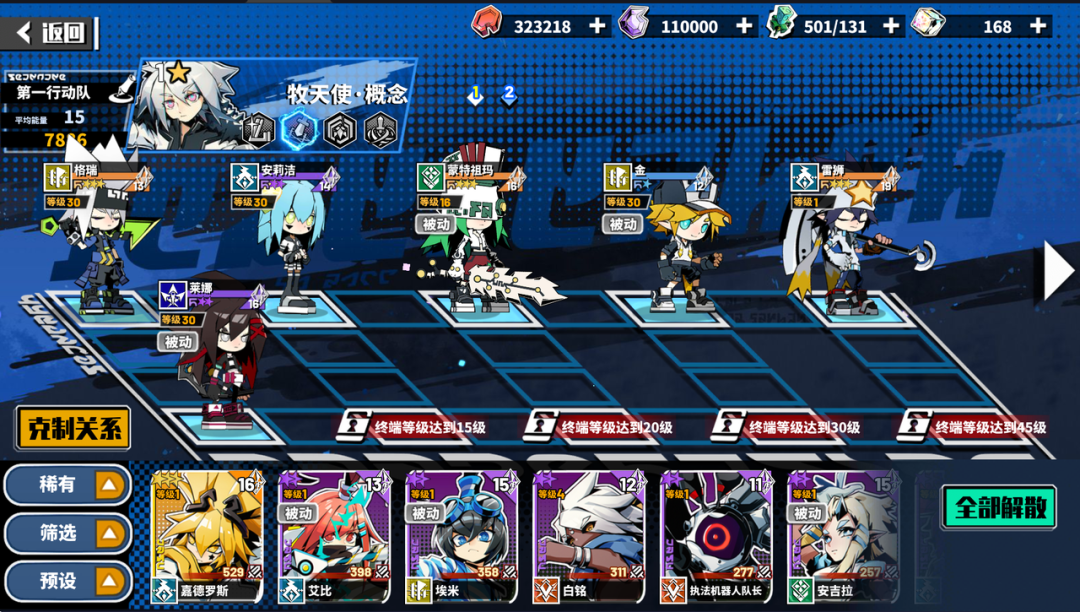Open the 预设 preset menu
The width and height of the screenshot is (1080, 612).
tap(68, 581)
